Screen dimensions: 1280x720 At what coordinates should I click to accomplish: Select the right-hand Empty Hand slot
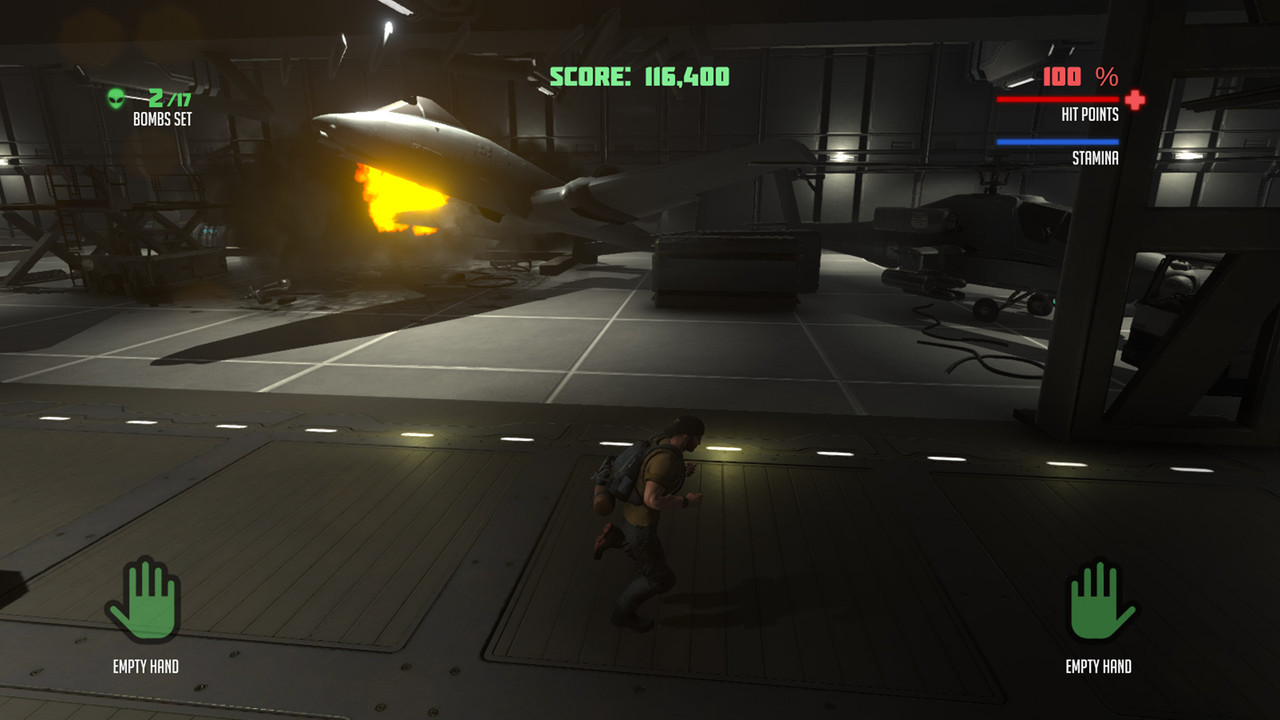click(x=1101, y=600)
